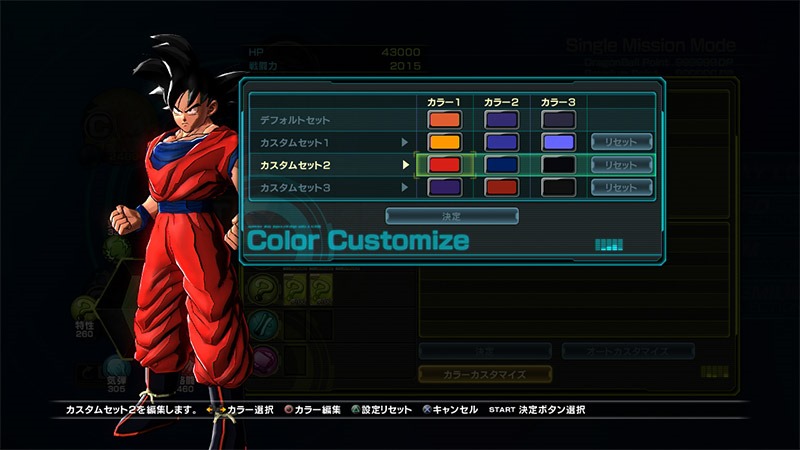Viewport: 800px width, 450px height.
Task: Choose the カスタムセット1 row
Action: click(x=301, y=142)
